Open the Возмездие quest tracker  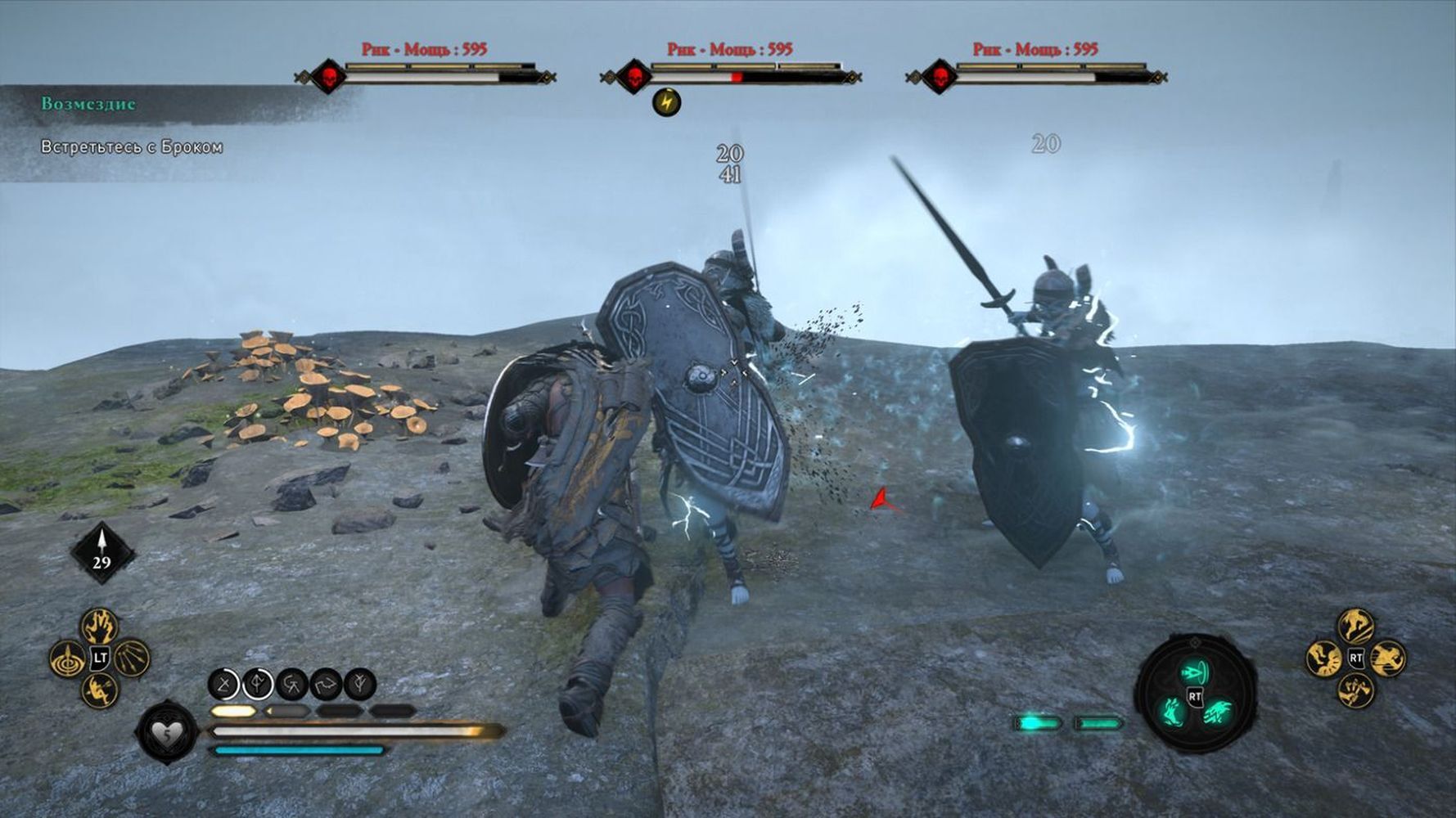(x=88, y=104)
